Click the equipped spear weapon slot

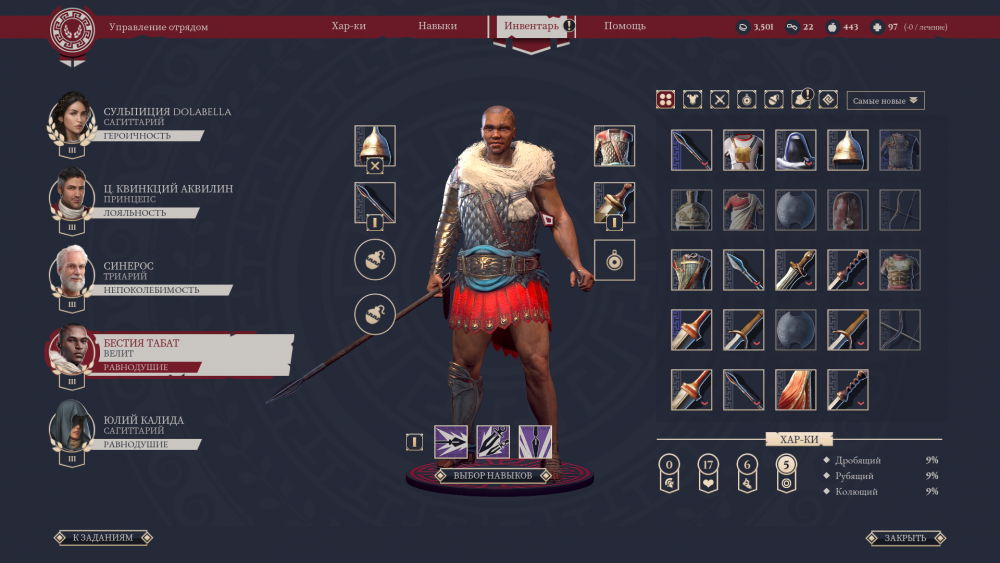pyautogui.click(x=375, y=202)
